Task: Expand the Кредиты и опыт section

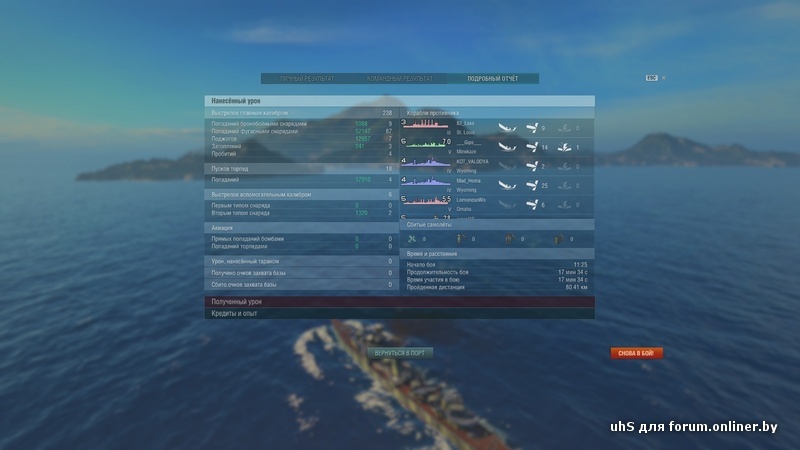Action: (x=400, y=313)
